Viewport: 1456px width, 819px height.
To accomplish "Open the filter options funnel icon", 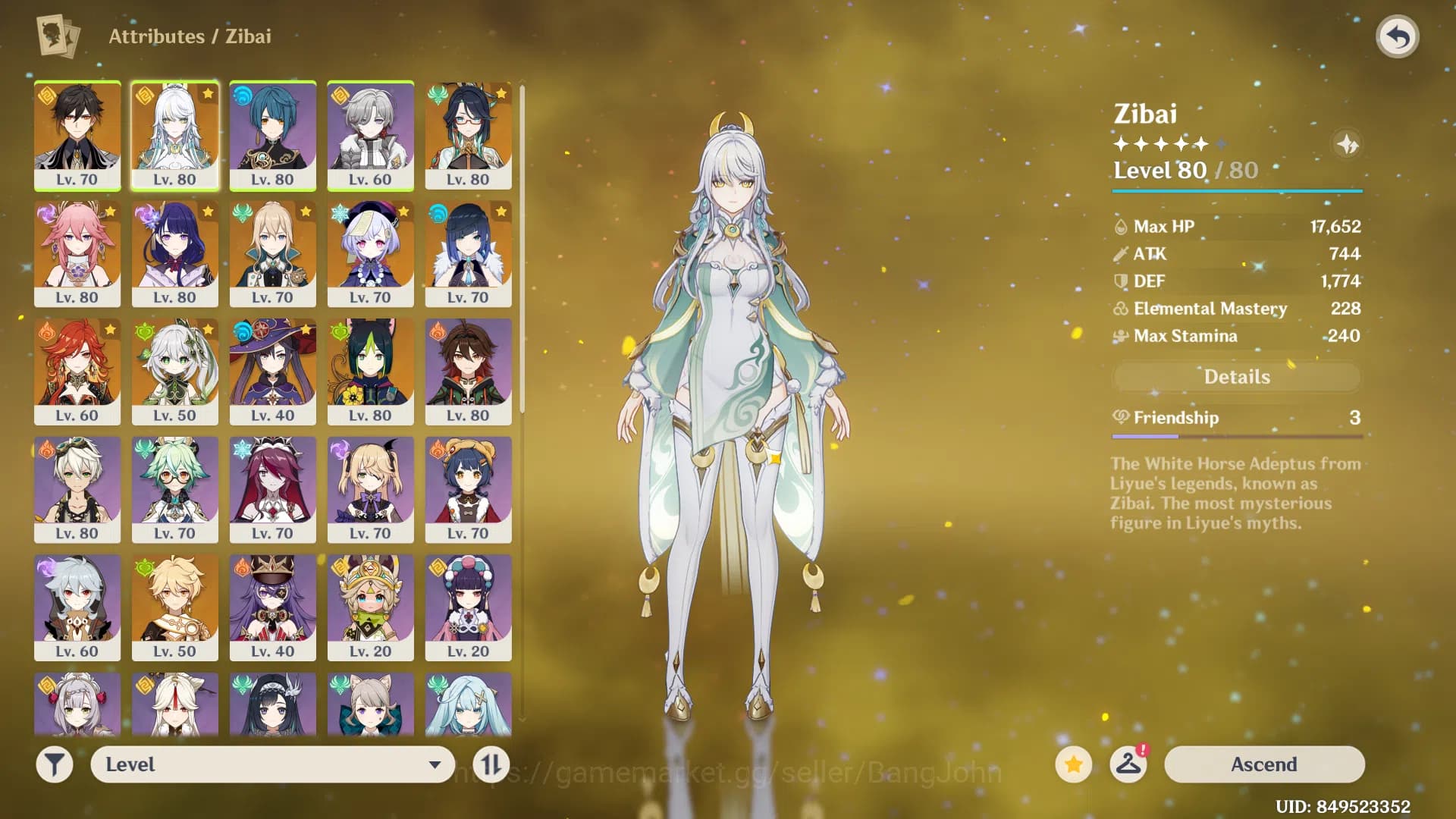I will click(x=54, y=764).
